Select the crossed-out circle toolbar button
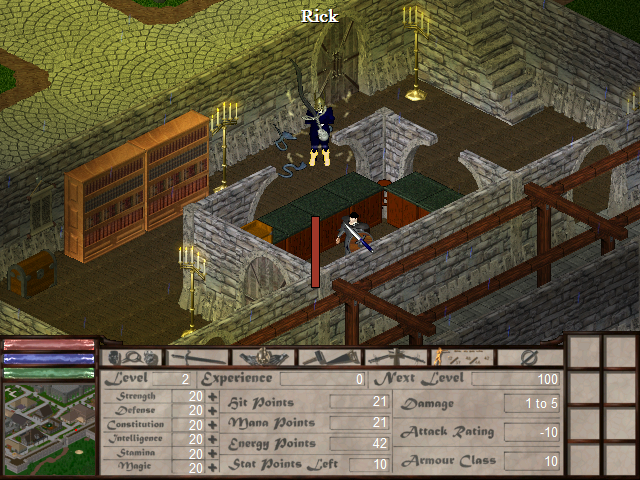This screenshot has height=480, width=640. [x=530, y=357]
